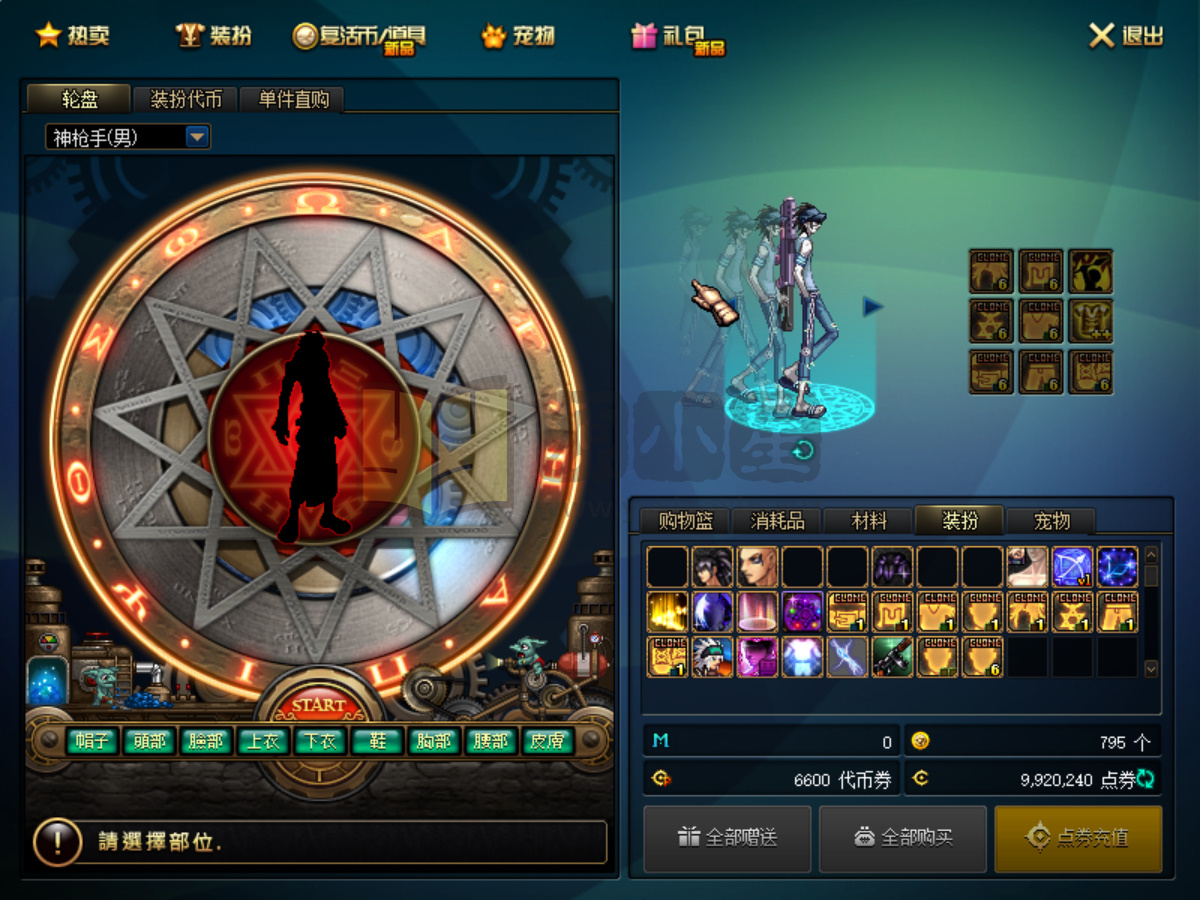Switch to the 装扮代币 tab
1200x900 pixels.
pyautogui.click(x=186, y=99)
